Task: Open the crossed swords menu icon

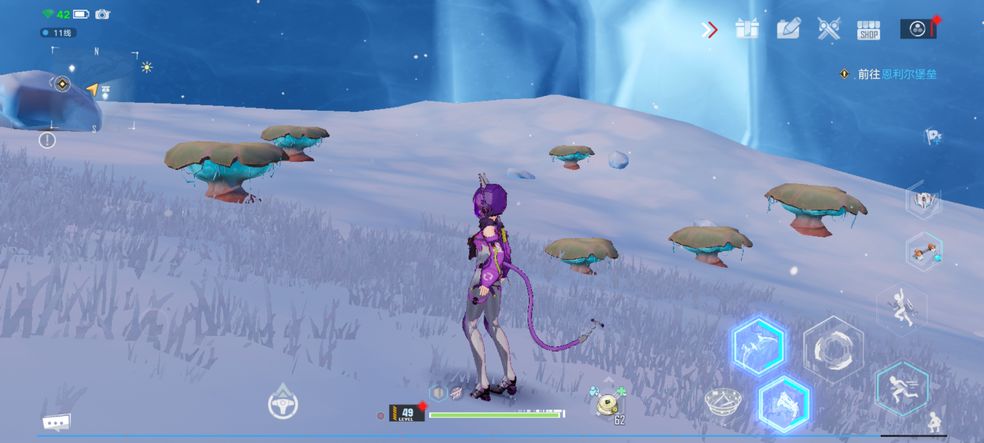Action: click(x=828, y=29)
